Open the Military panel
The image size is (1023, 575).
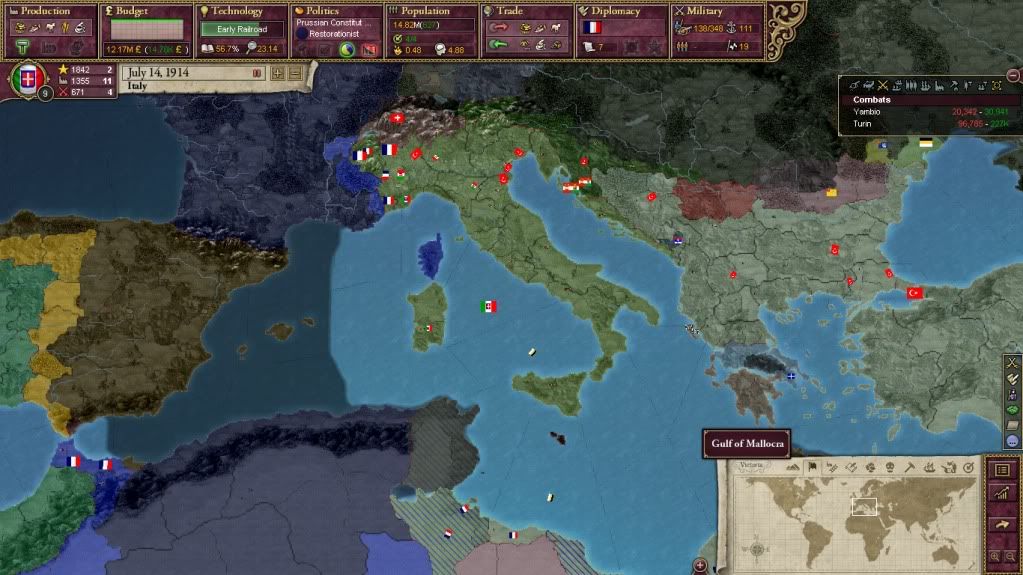(716, 11)
